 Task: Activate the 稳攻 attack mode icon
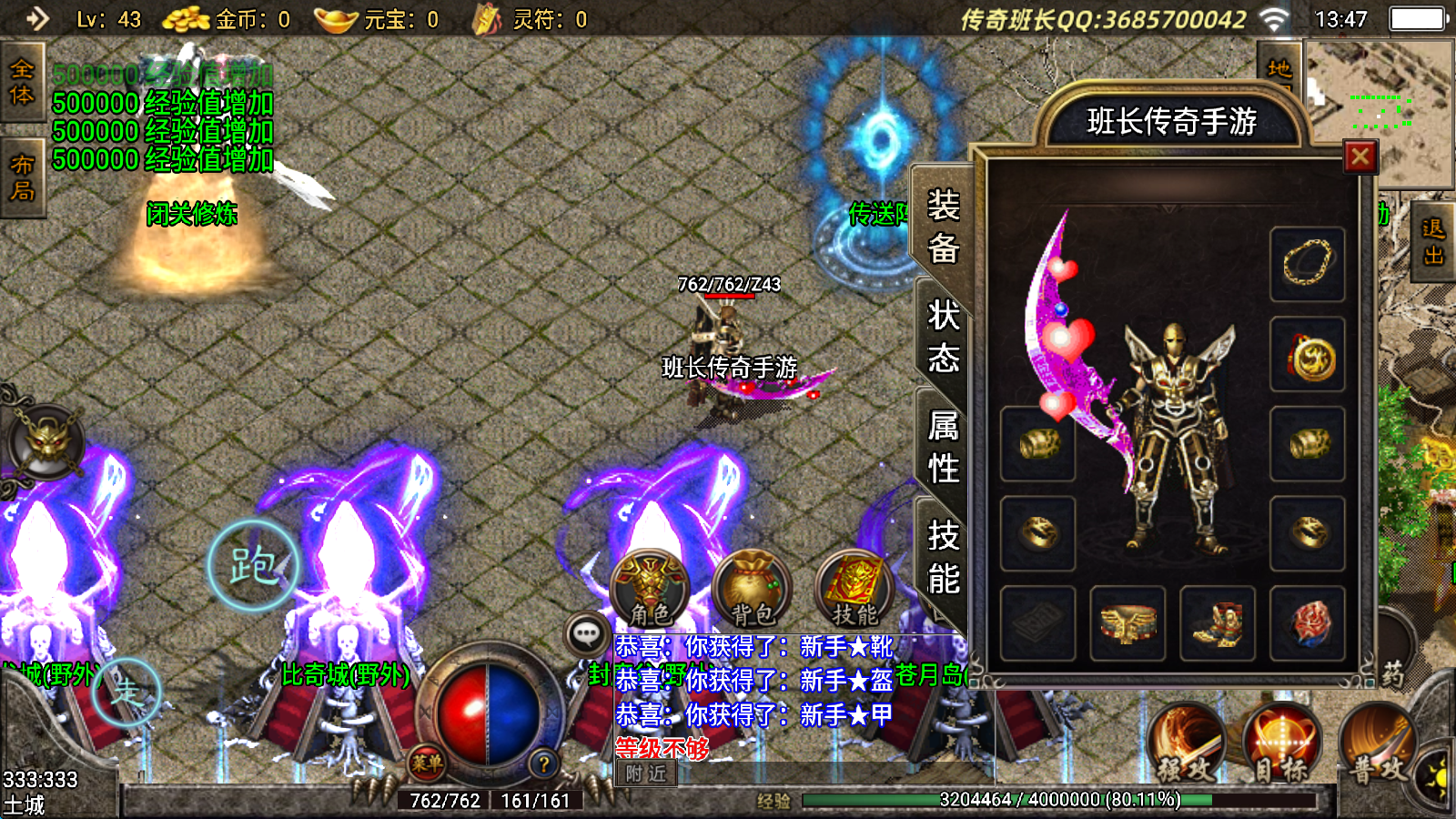[x=1188, y=737]
